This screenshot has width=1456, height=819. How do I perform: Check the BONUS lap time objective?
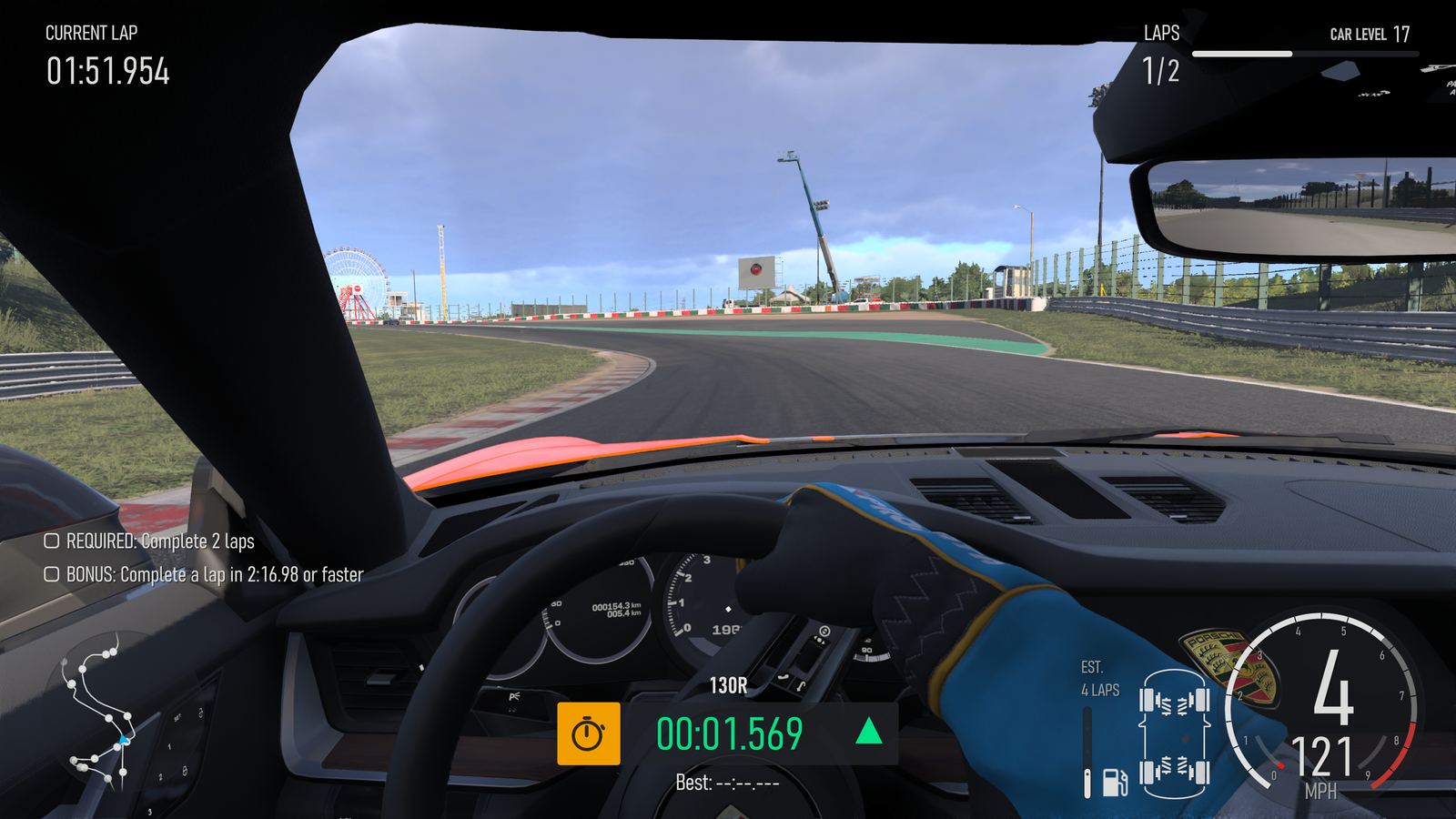(x=52, y=574)
